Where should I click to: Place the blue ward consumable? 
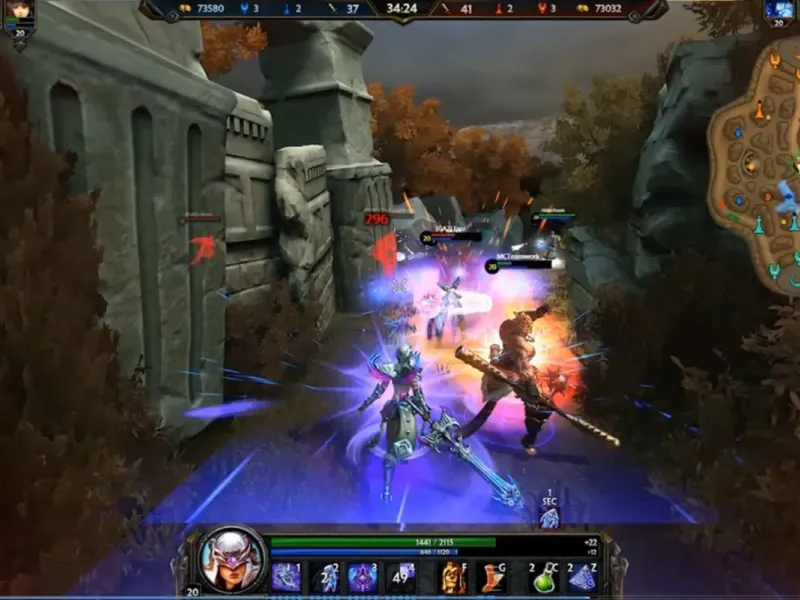click(581, 577)
